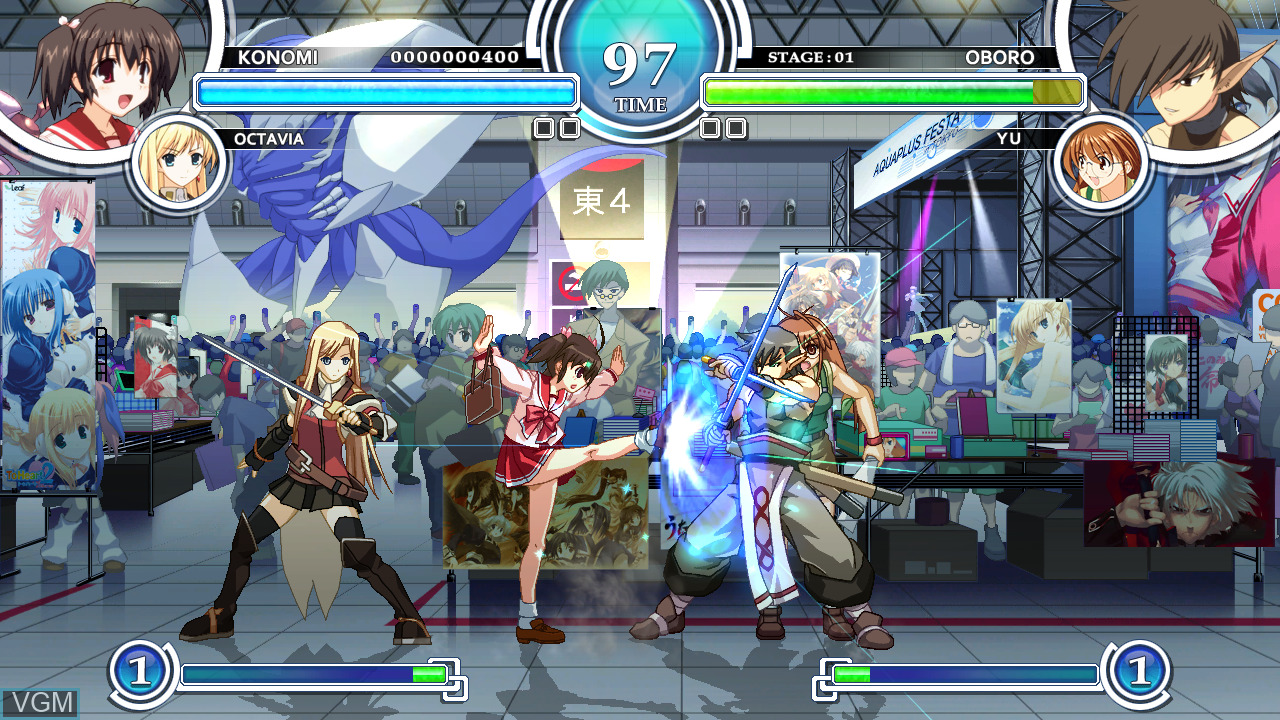The image size is (1280, 720).
Task: Click Konomi's character portrait
Action: pyautogui.click(x=100, y=70)
